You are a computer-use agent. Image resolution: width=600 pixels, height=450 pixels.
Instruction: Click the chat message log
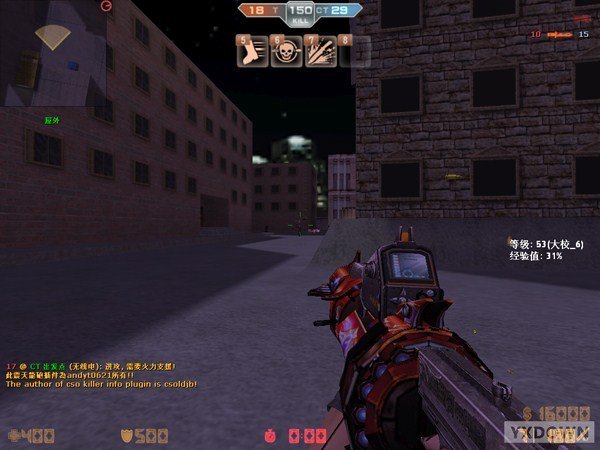click(x=100, y=375)
